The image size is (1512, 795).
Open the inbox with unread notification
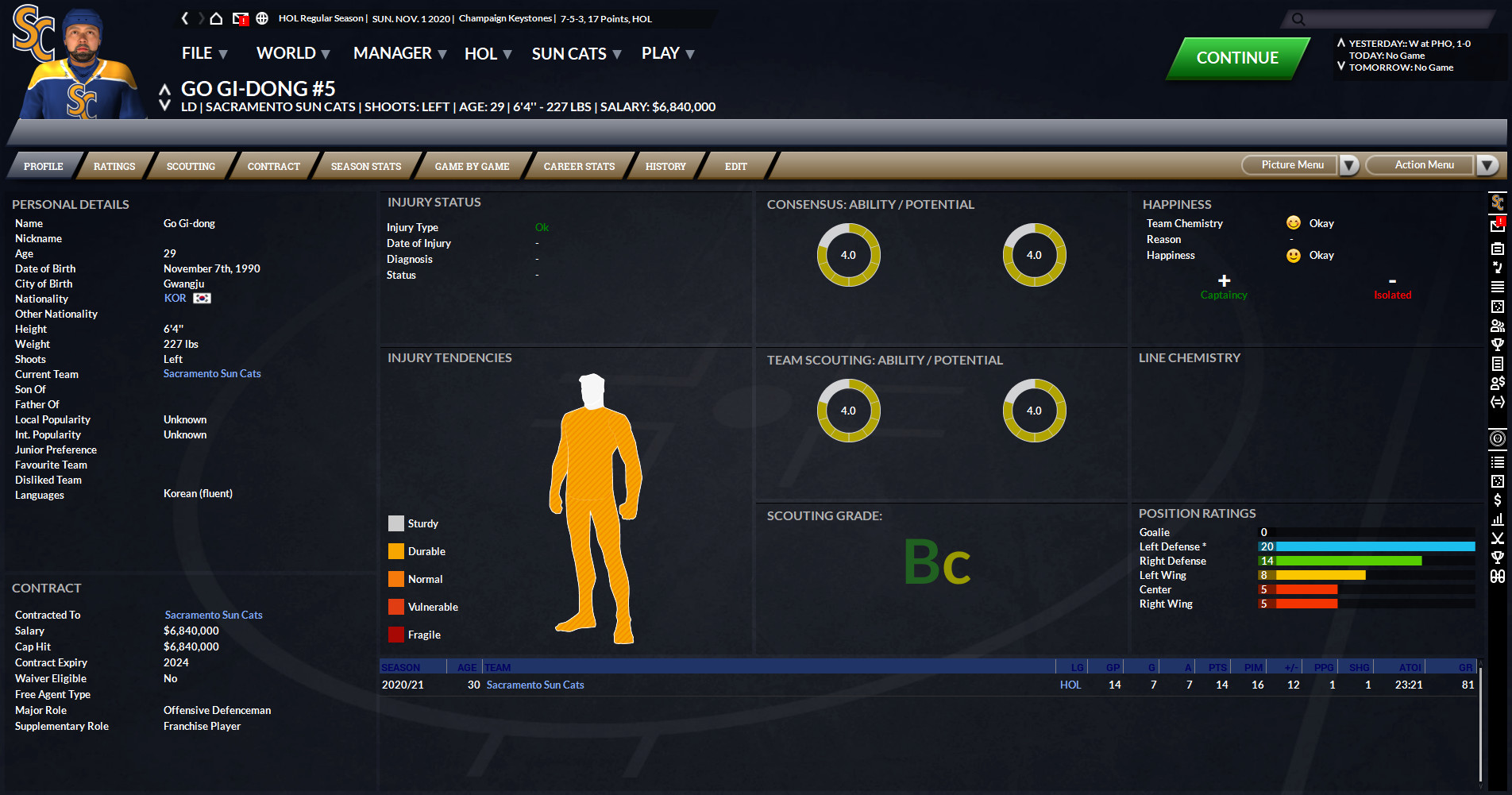click(x=241, y=18)
